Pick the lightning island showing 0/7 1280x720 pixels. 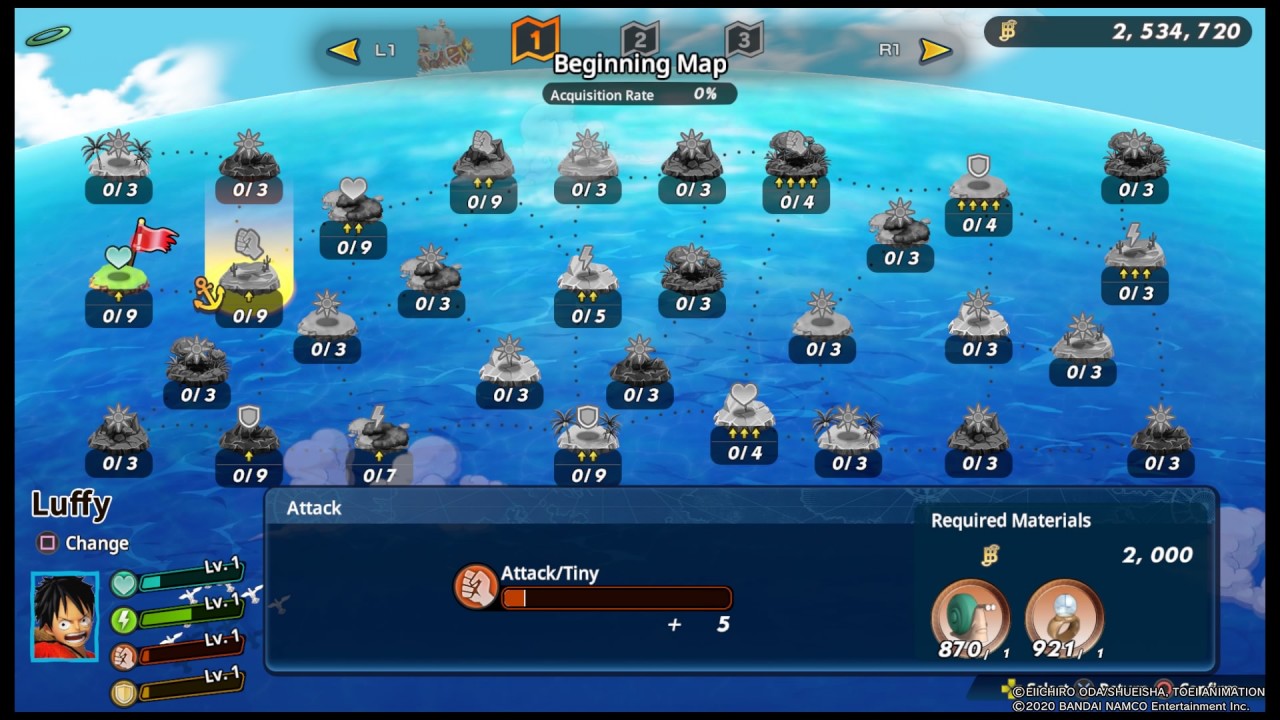tap(379, 433)
